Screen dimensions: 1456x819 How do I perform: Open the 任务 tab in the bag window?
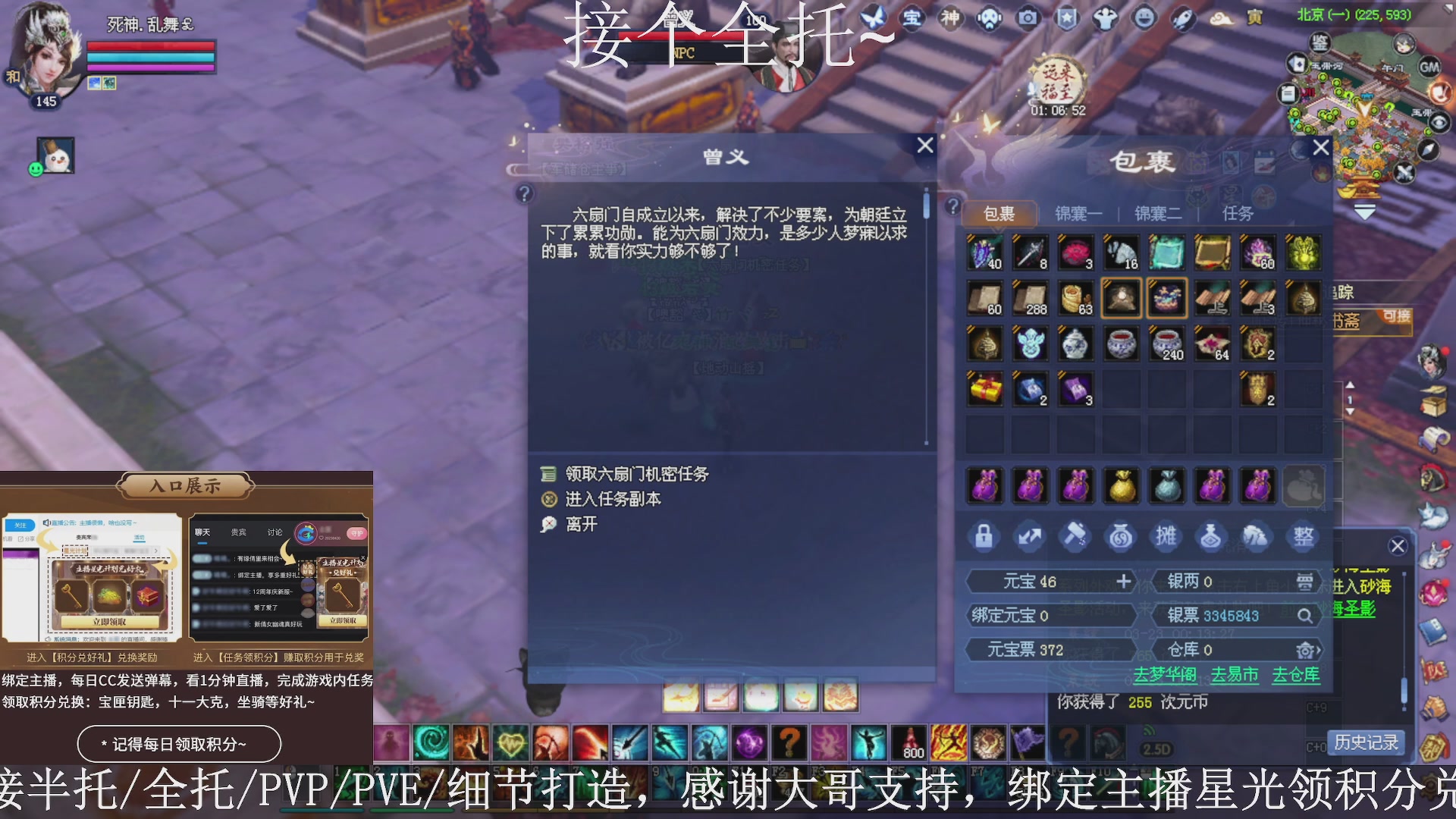click(1238, 213)
